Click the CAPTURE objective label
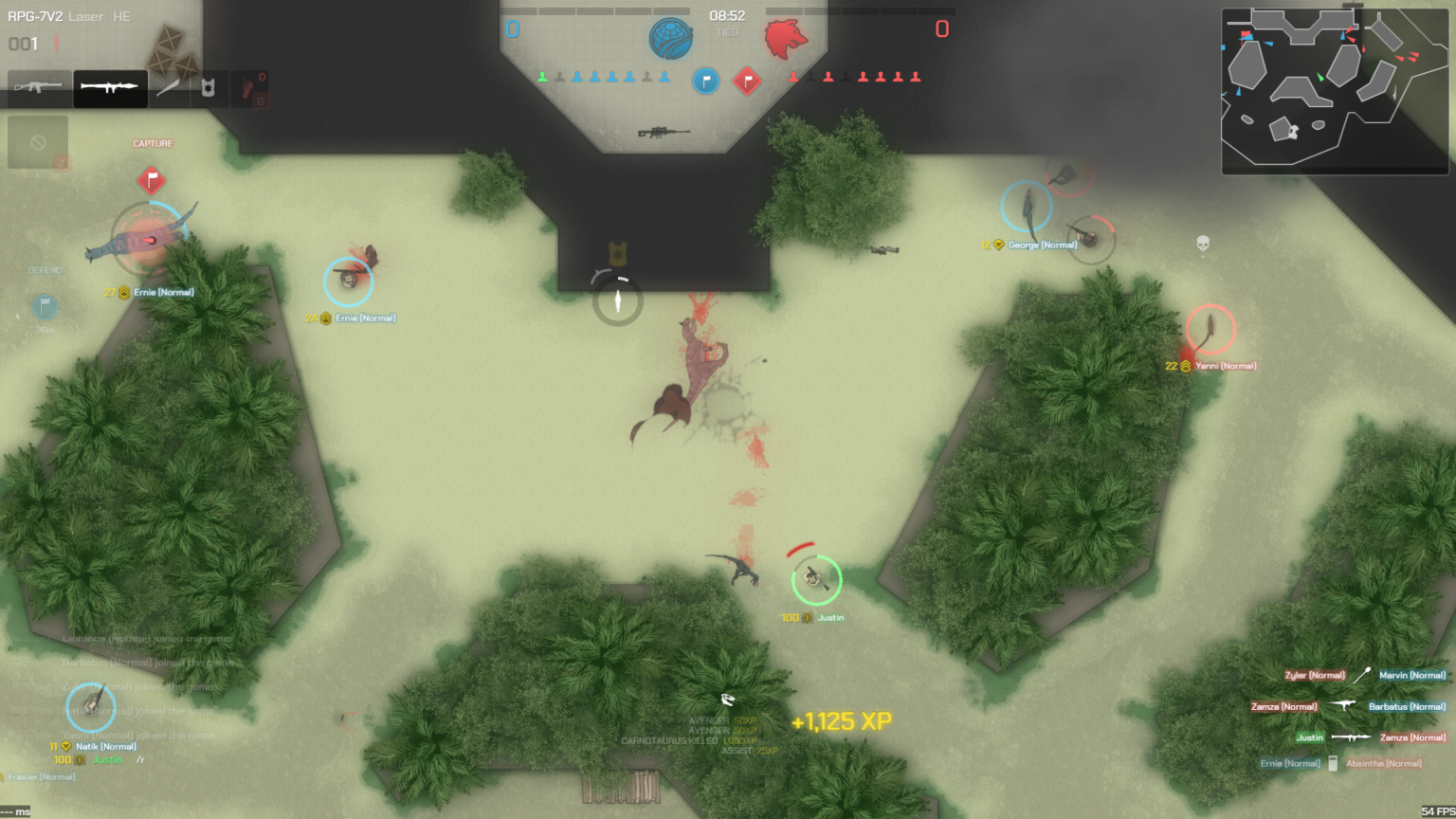Screen dimensions: 1456x819 point(152,144)
